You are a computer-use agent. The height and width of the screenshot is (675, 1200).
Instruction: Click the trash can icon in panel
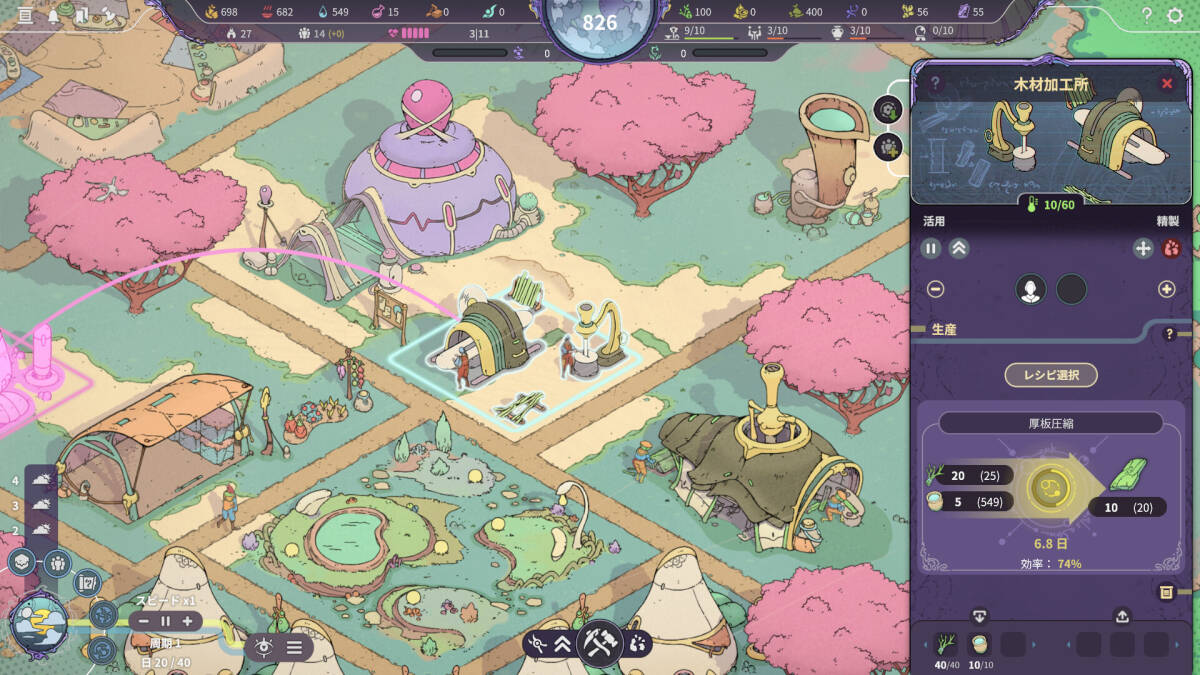point(1166,592)
